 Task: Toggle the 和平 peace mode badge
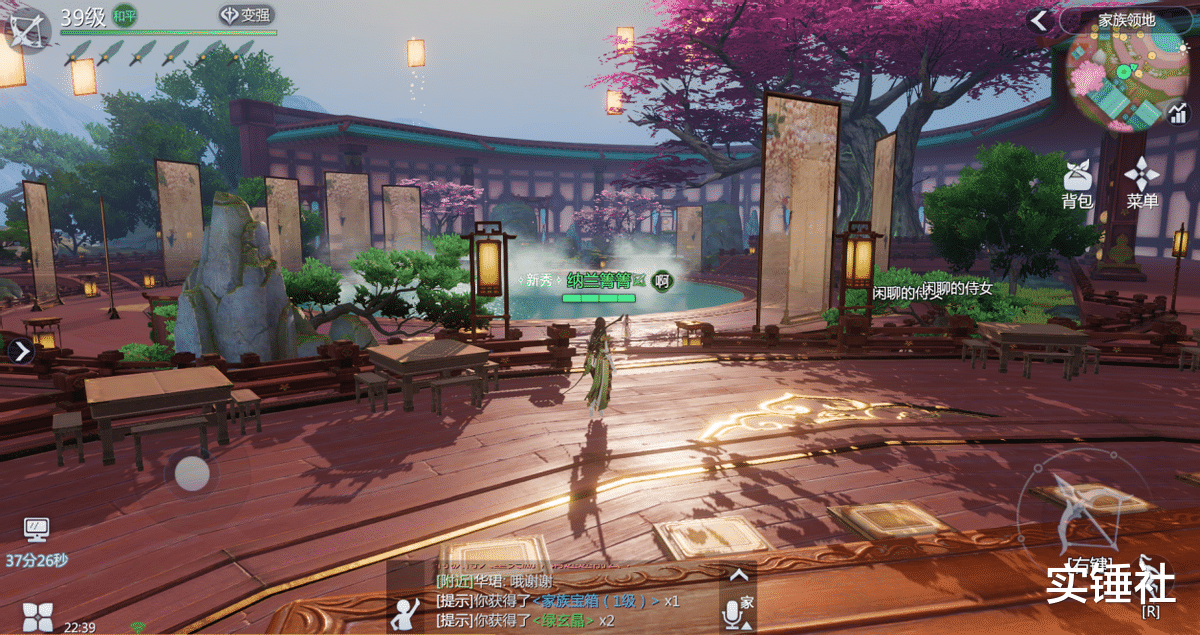coord(125,16)
